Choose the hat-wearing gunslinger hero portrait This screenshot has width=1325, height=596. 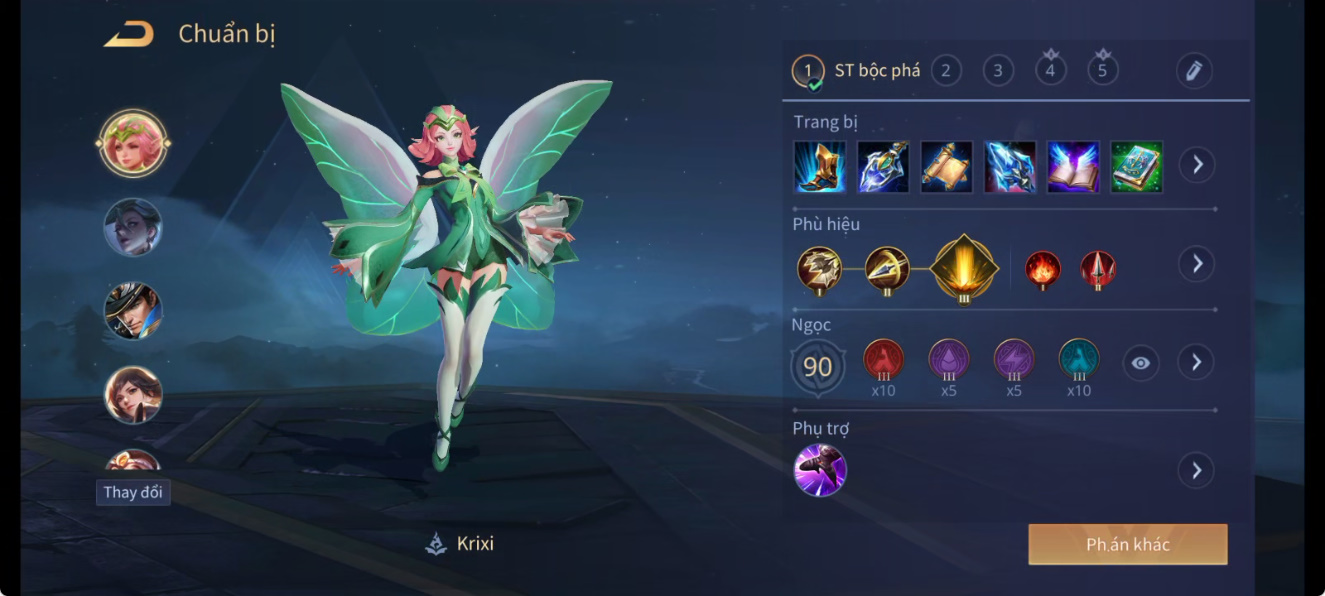click(133, 310)
